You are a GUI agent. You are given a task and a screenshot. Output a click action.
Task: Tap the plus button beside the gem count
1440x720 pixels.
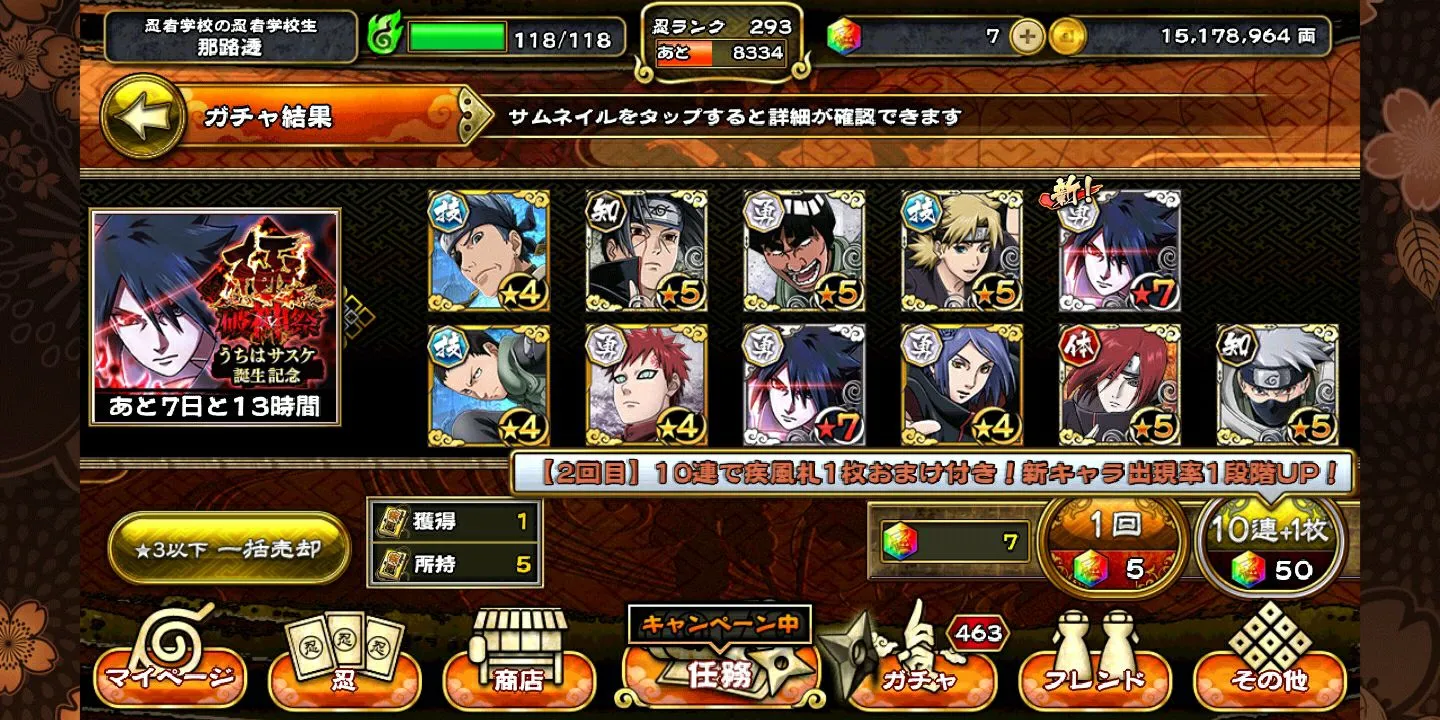(x=1027, y=37)
